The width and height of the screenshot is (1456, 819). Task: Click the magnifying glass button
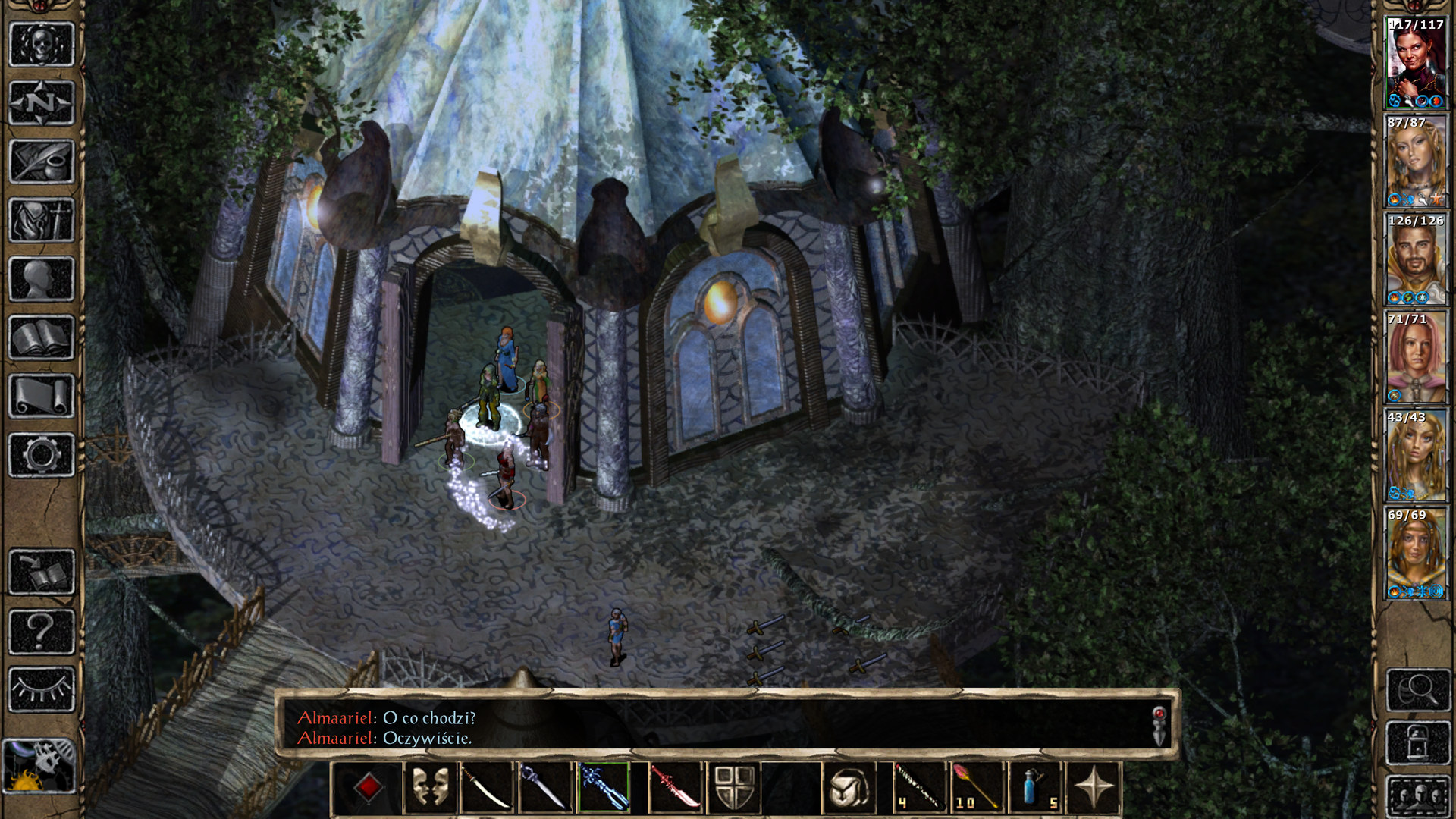pyautogui.click(x=1418, y=689)
